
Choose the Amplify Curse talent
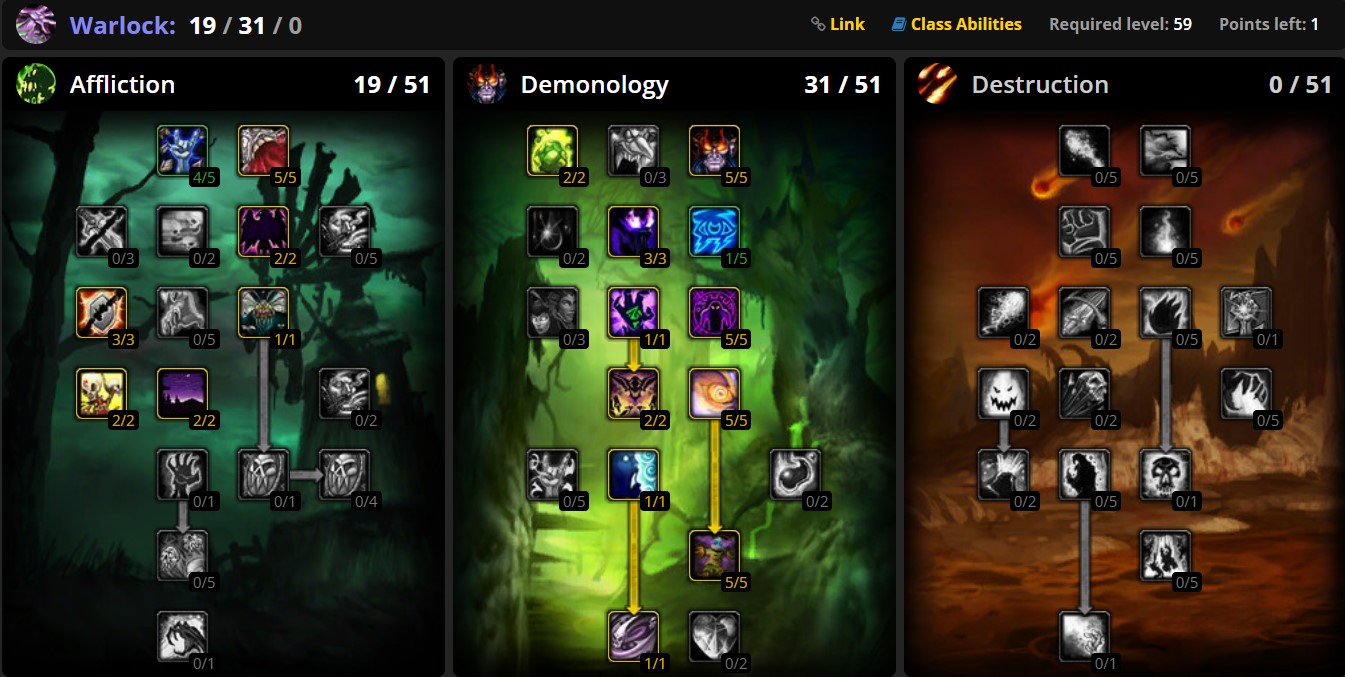pyautogui.click(x=263, y=312)
